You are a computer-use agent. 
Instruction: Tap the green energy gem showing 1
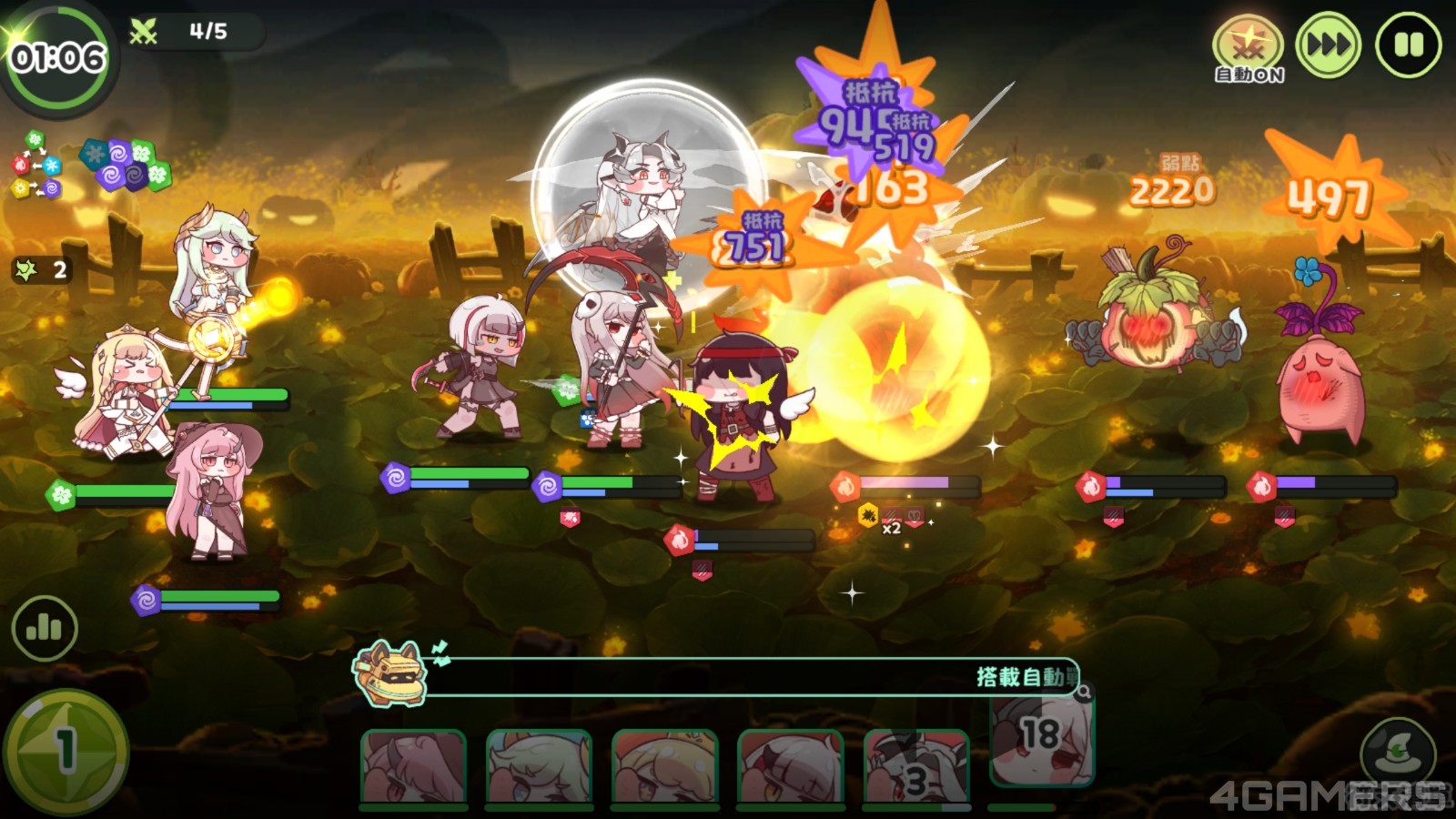[x=65, y=752]
